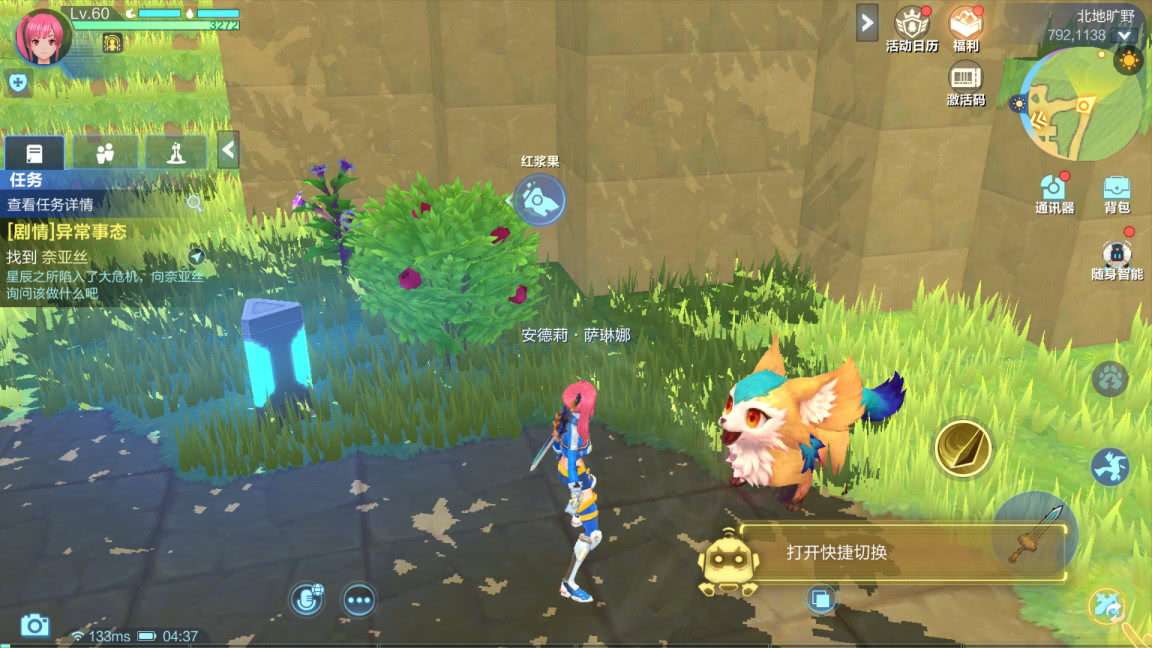Open the 福利 rewards menu
Image resolution: width=1152 pixels, height=648 pixels.
coord(965,28)
